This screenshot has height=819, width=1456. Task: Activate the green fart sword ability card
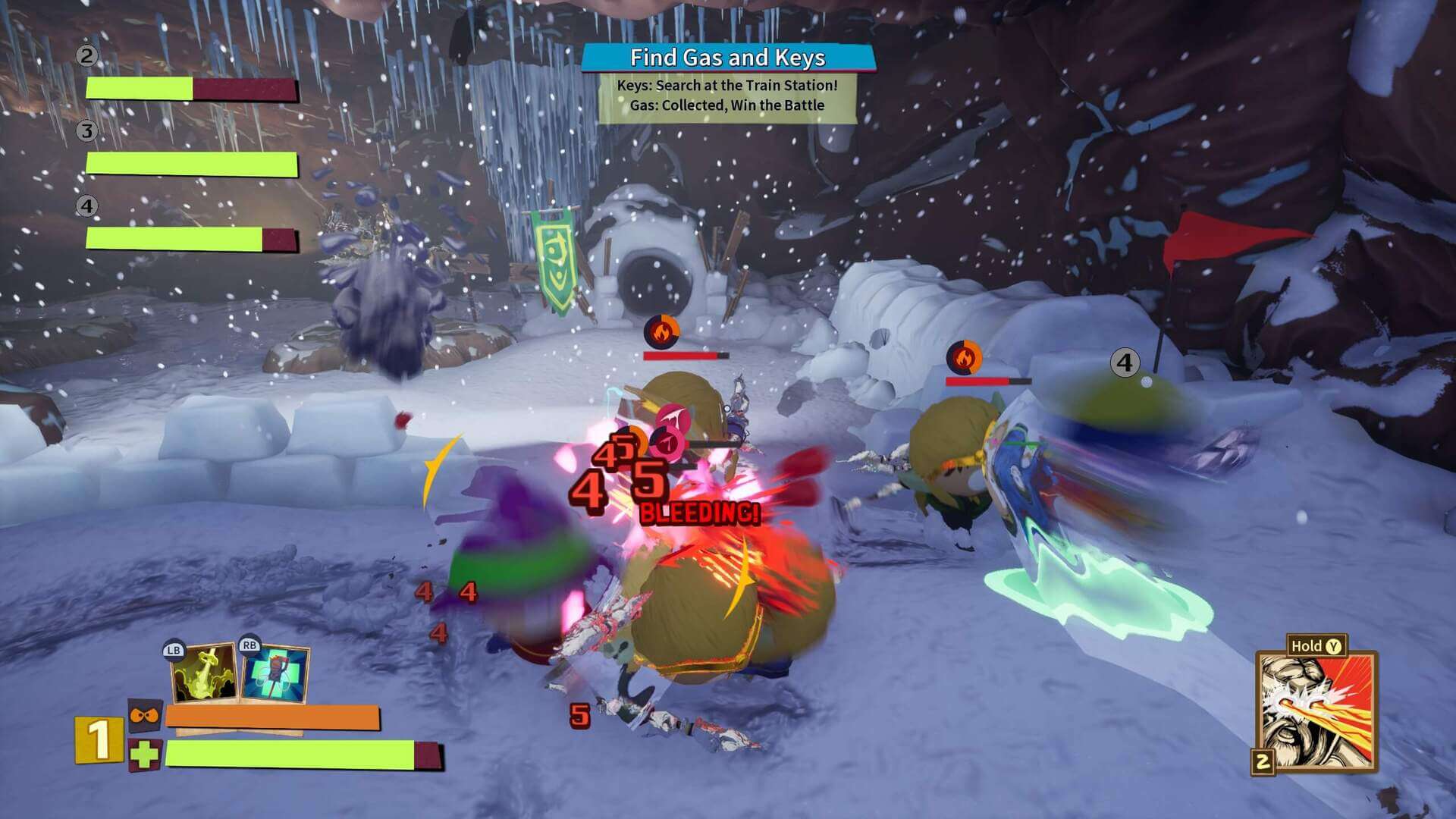pos(205,673)
